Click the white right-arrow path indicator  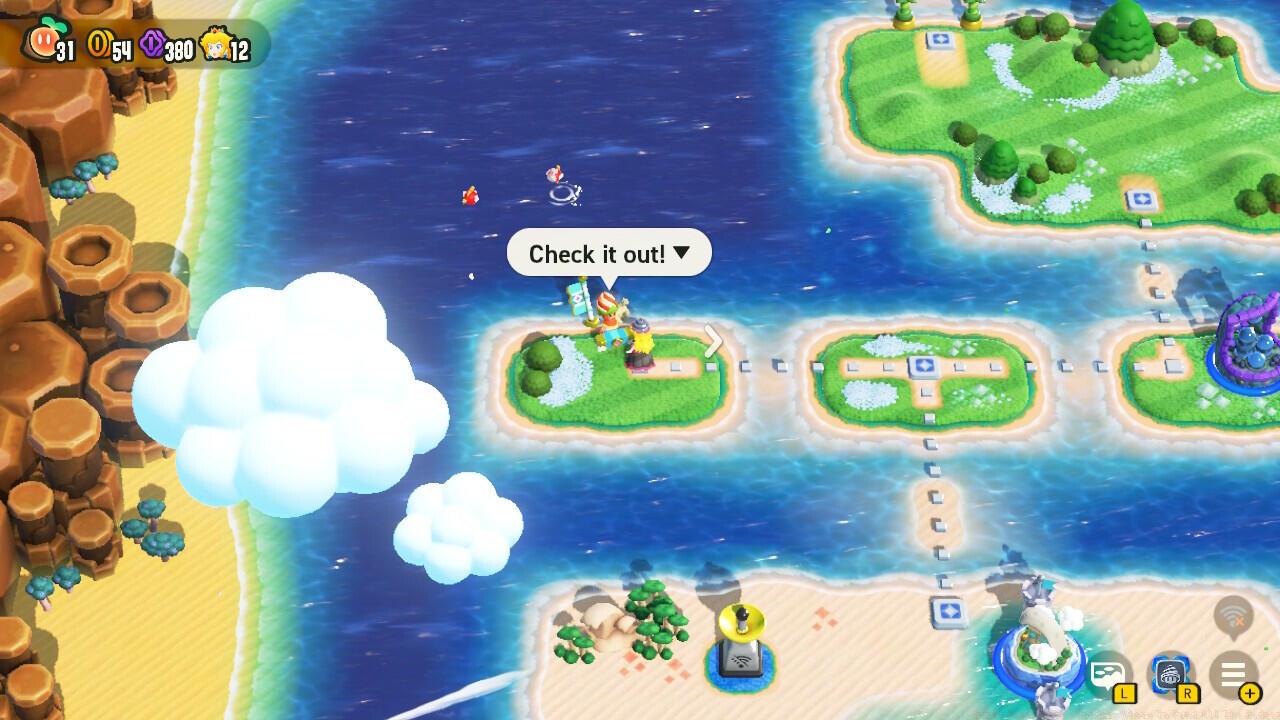coord(713,342)
